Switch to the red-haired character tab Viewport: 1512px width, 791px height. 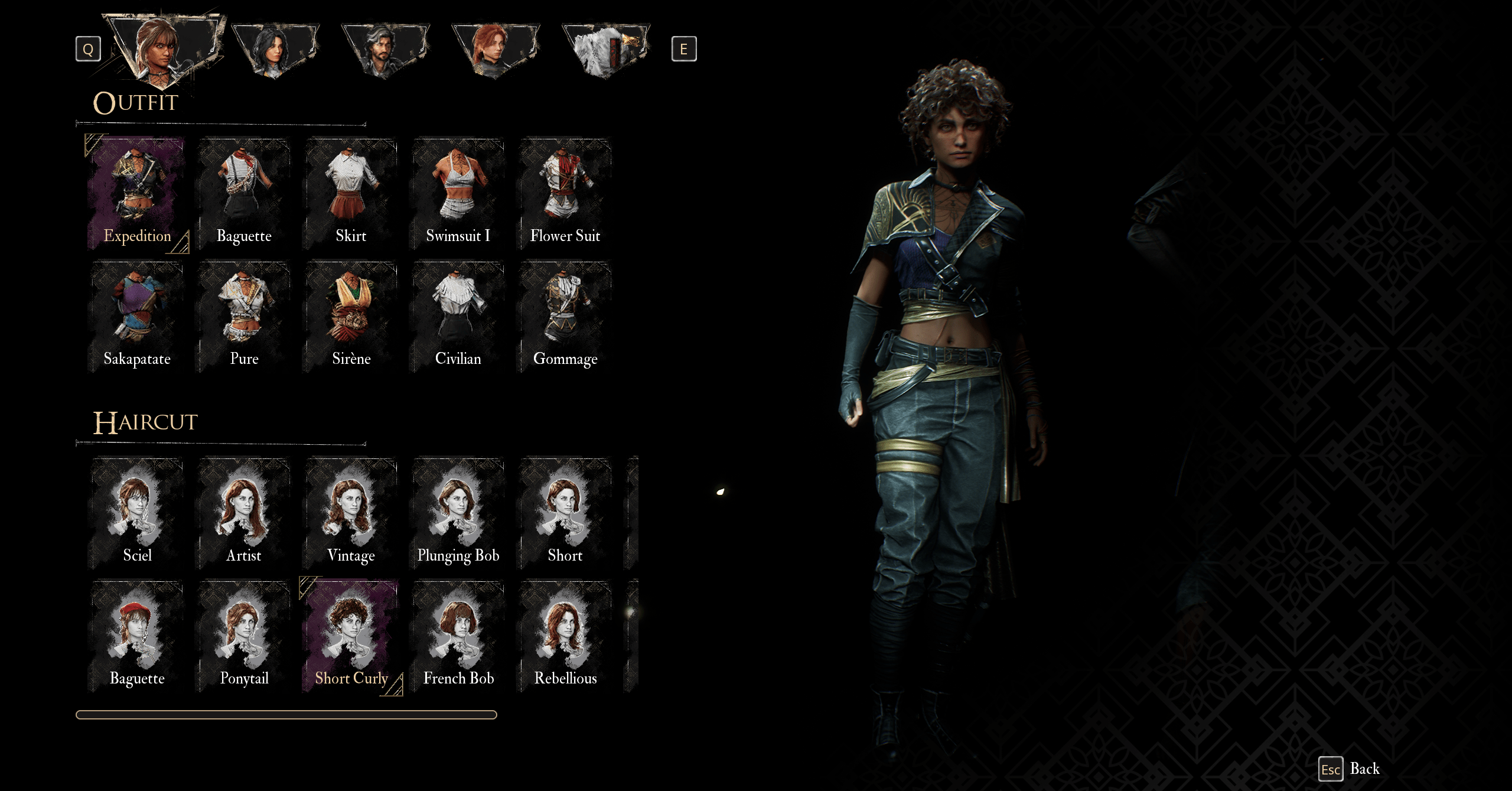(495, 50)
